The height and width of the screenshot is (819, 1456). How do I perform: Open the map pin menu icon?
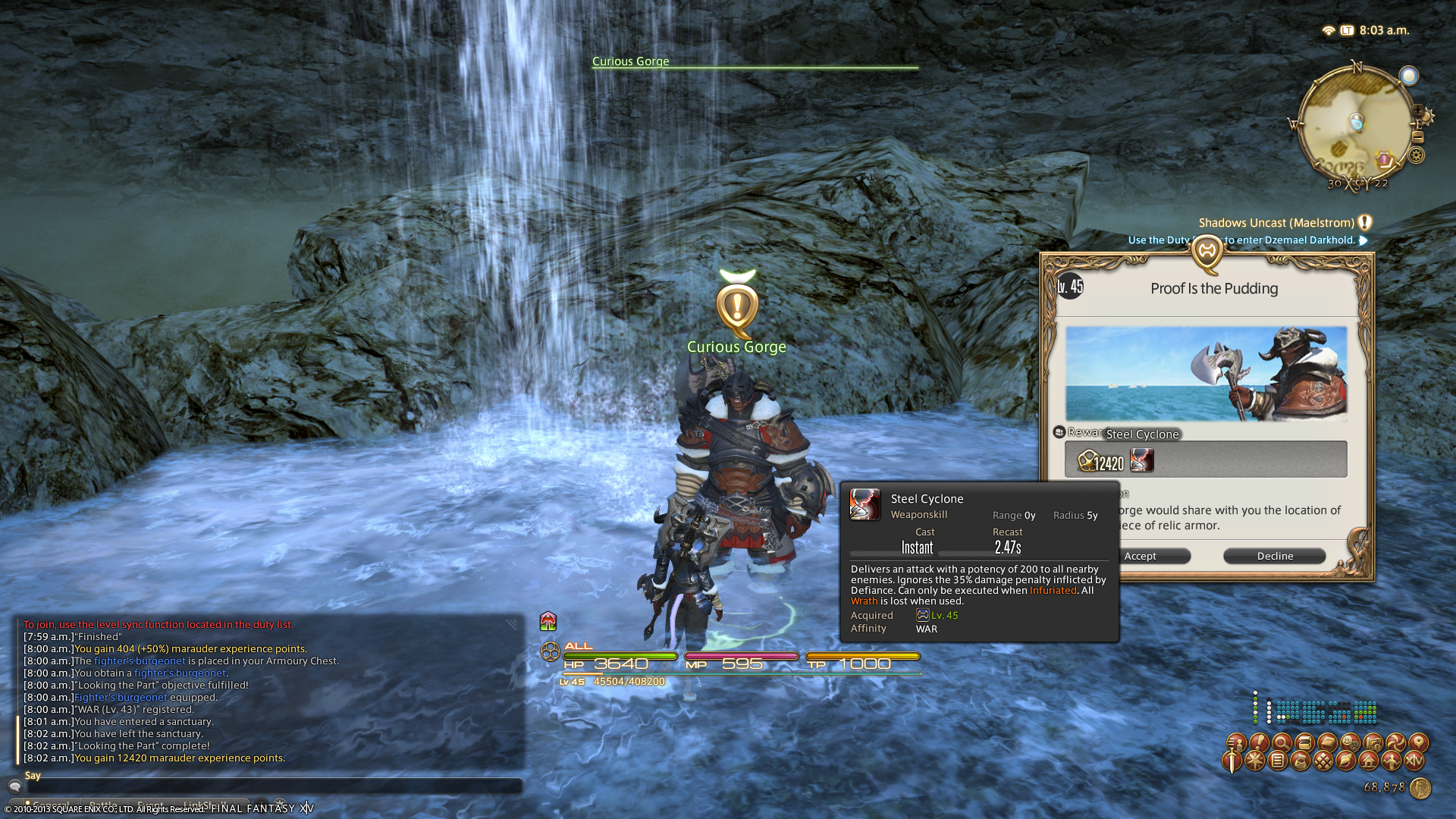(x=1418, y=742)
